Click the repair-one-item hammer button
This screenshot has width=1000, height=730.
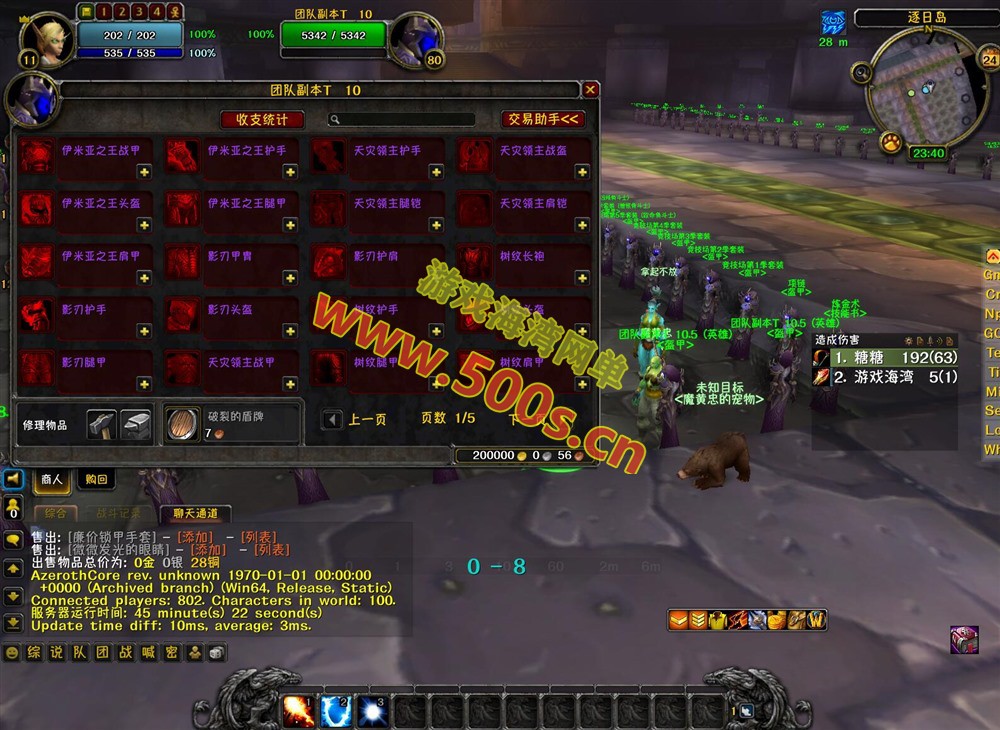coord(101,425)
